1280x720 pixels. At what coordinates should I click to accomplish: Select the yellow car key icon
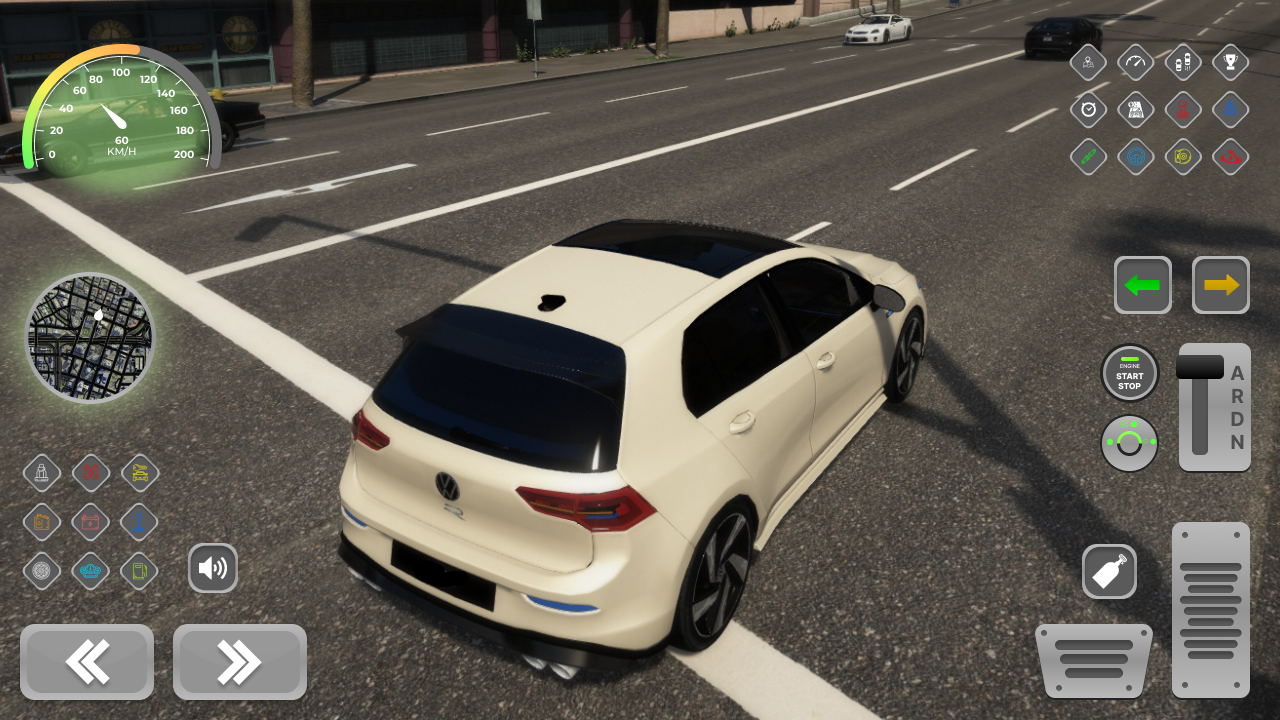coord(139,473)
